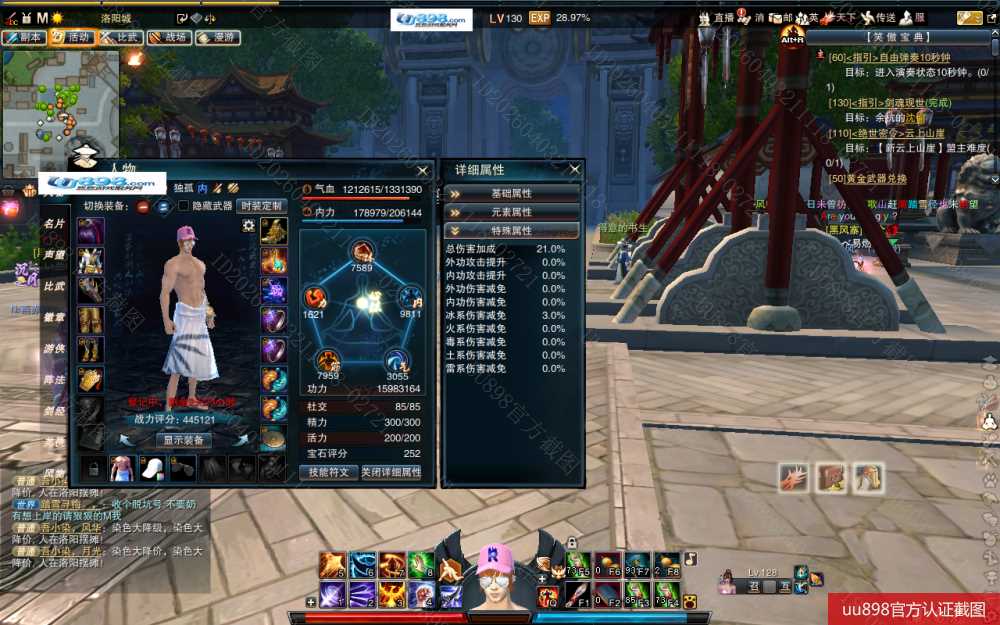1000x625 pixels.
Task: Select the white cap costume slot
Action: [152, 467]
